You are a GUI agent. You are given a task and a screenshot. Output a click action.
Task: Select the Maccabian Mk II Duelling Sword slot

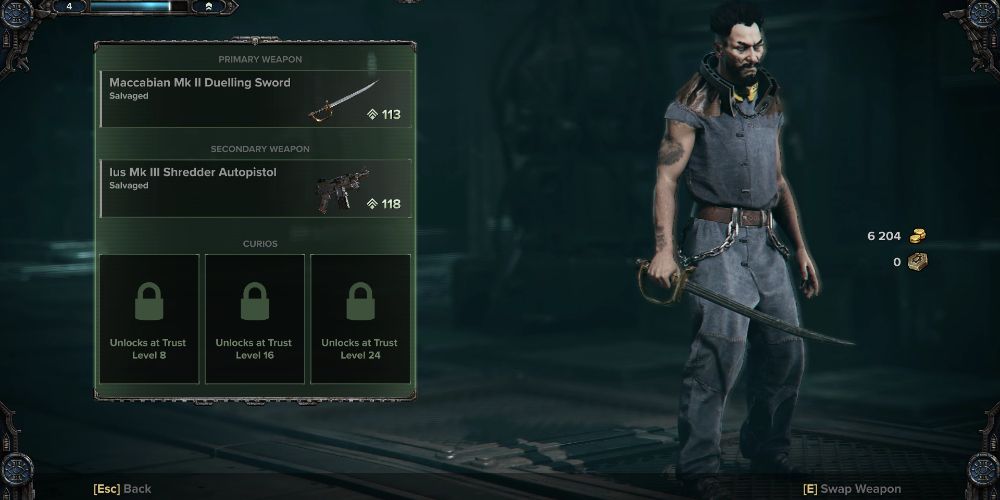(255, 98)
